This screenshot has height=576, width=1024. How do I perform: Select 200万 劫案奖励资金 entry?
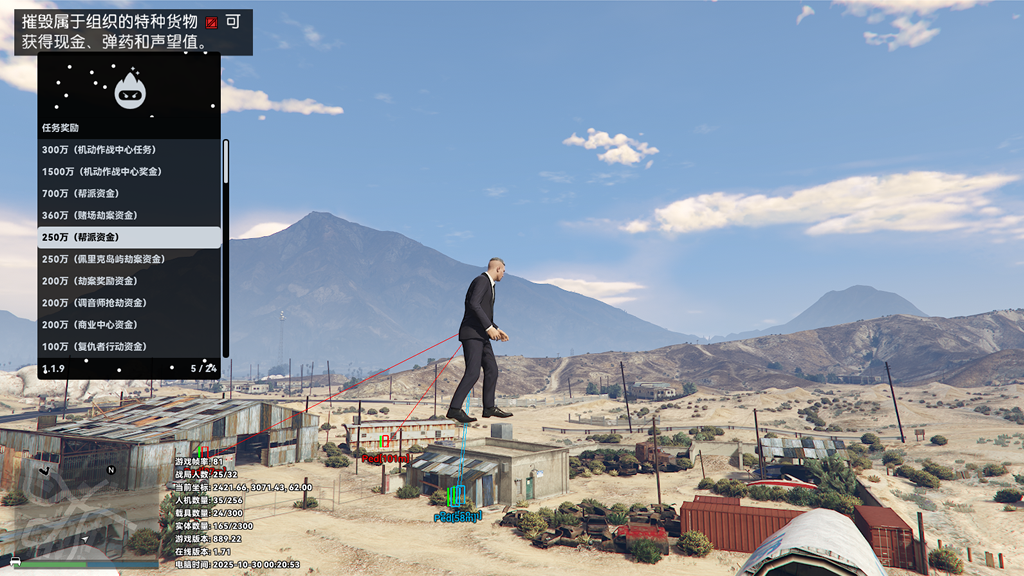[x=128, y=282]
